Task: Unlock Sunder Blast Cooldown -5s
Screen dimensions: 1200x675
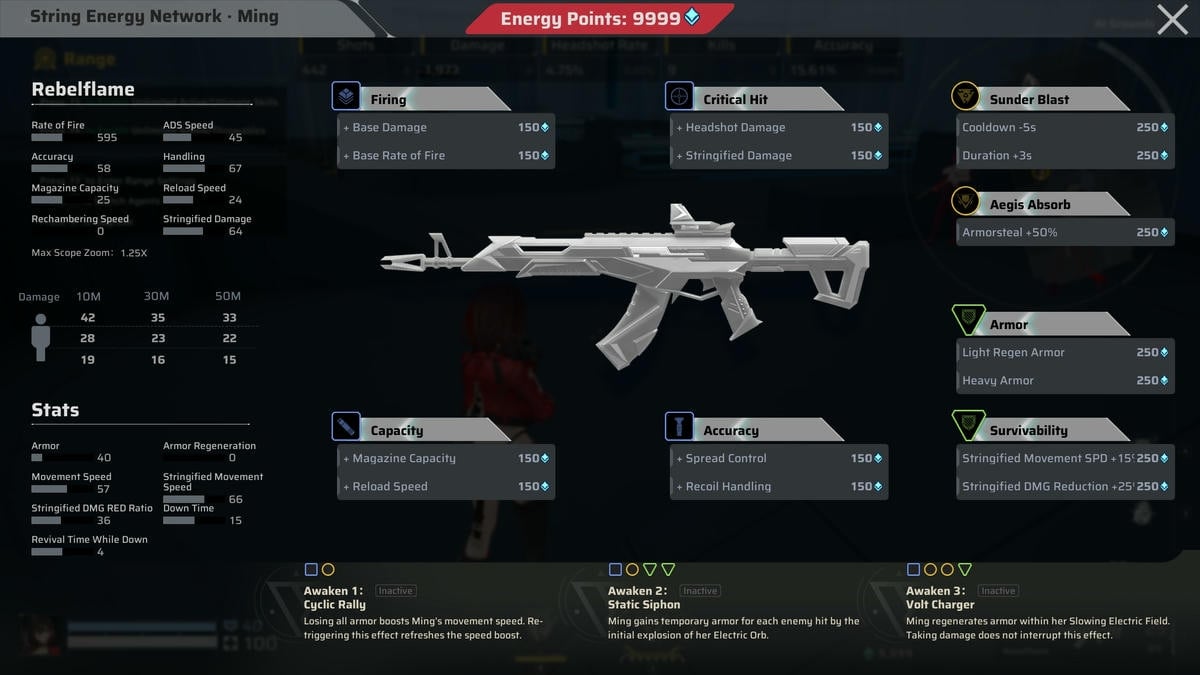Action: tap(1064, 128)
